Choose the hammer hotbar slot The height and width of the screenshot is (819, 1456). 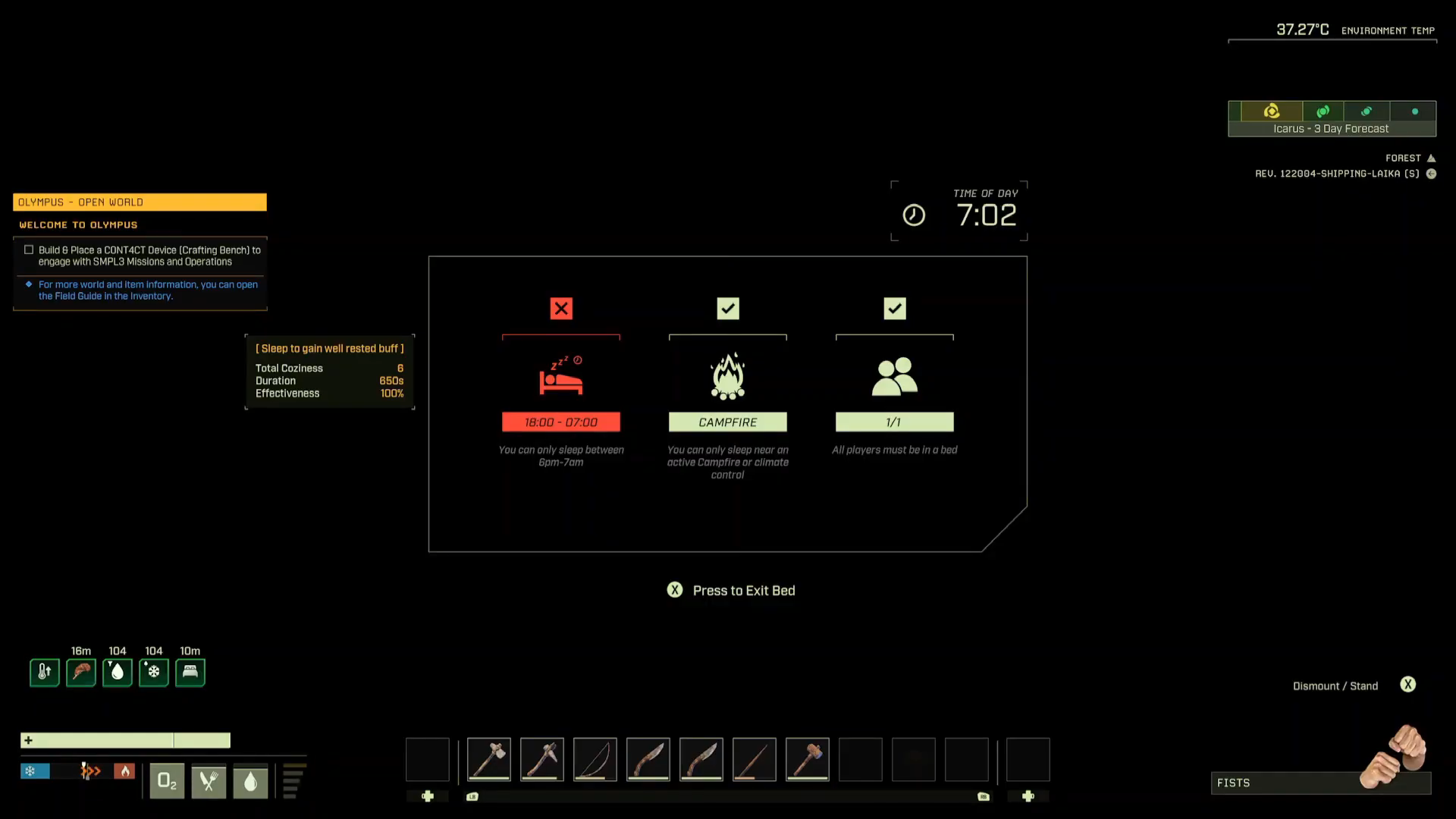(x=808, y=759)
